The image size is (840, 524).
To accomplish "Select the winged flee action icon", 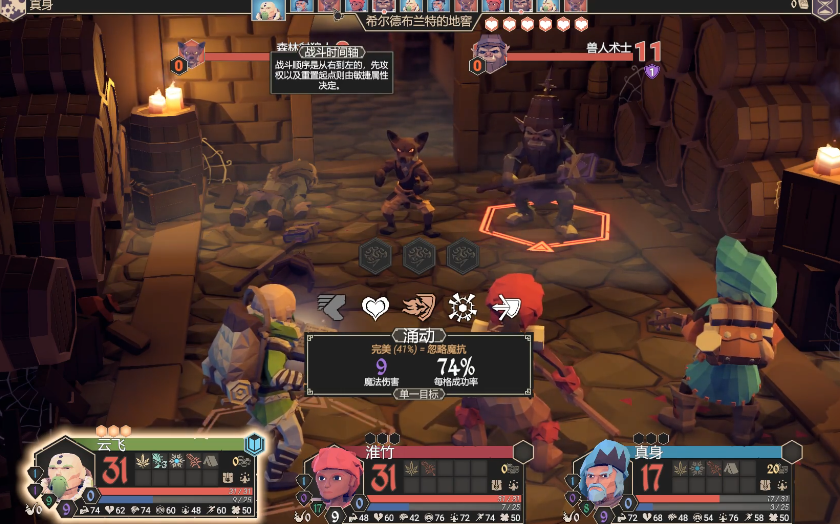I will (x=331, y=307).
